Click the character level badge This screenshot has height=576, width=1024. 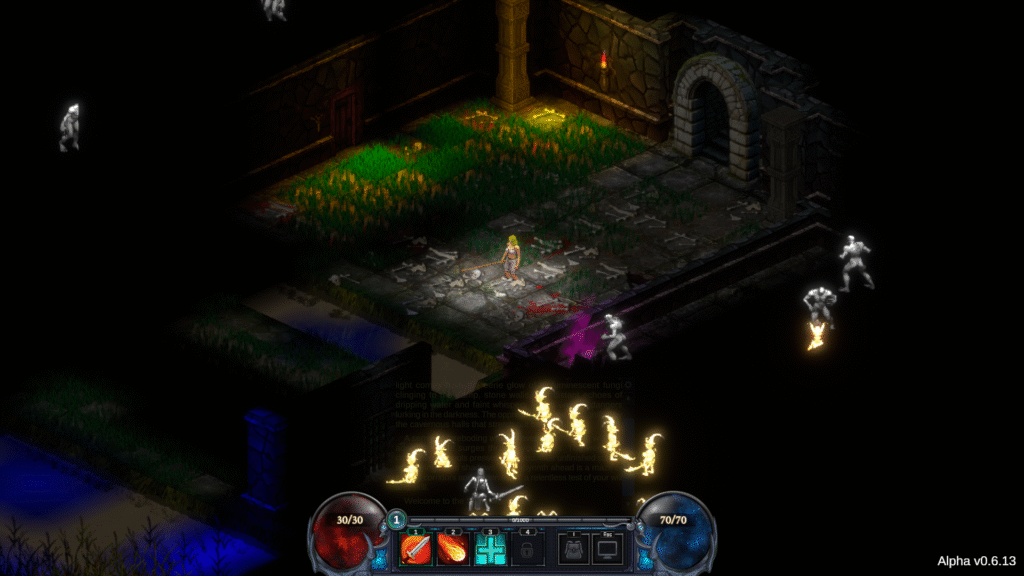(396, 520)
